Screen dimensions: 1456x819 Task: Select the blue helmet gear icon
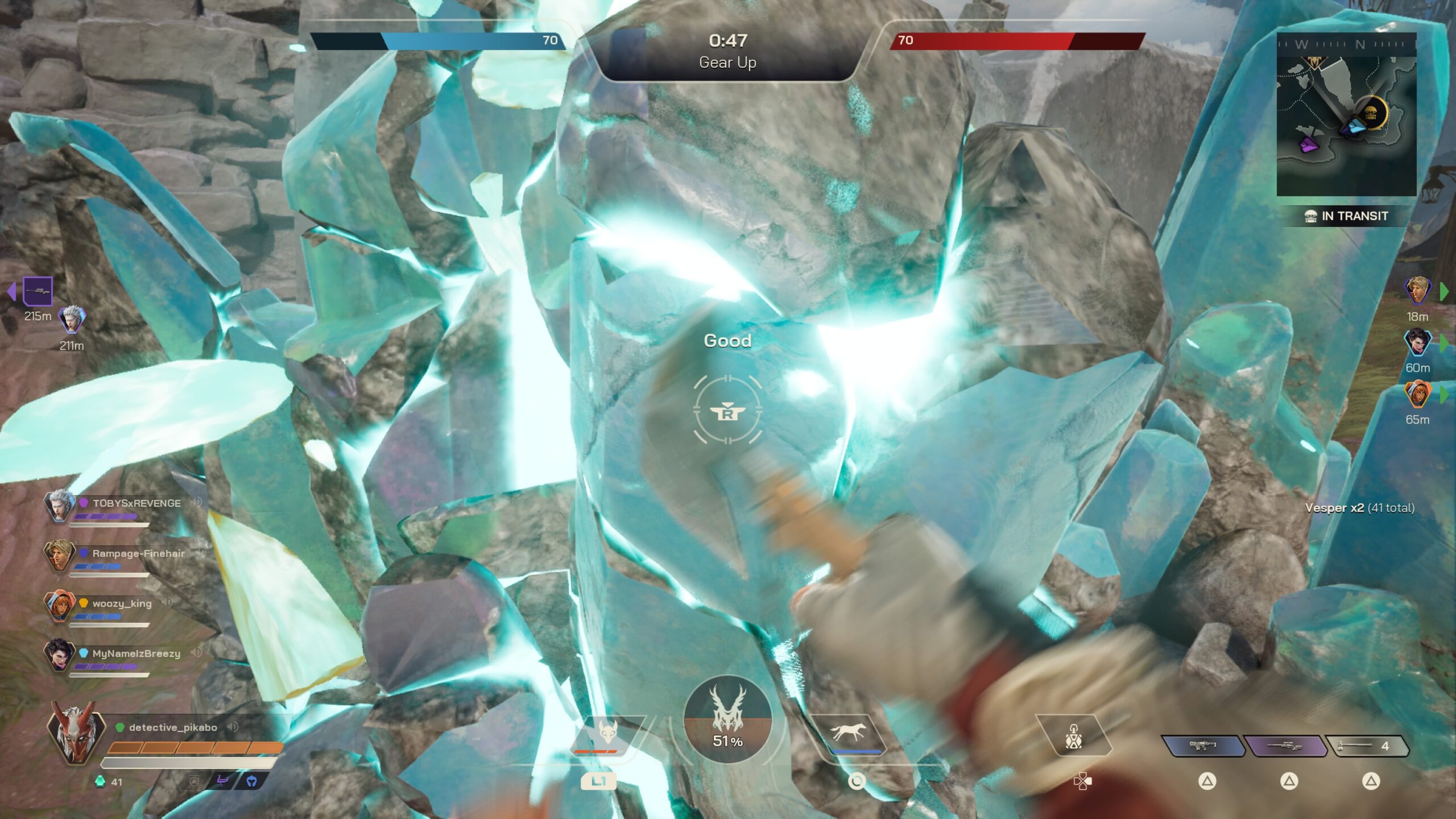251,781
